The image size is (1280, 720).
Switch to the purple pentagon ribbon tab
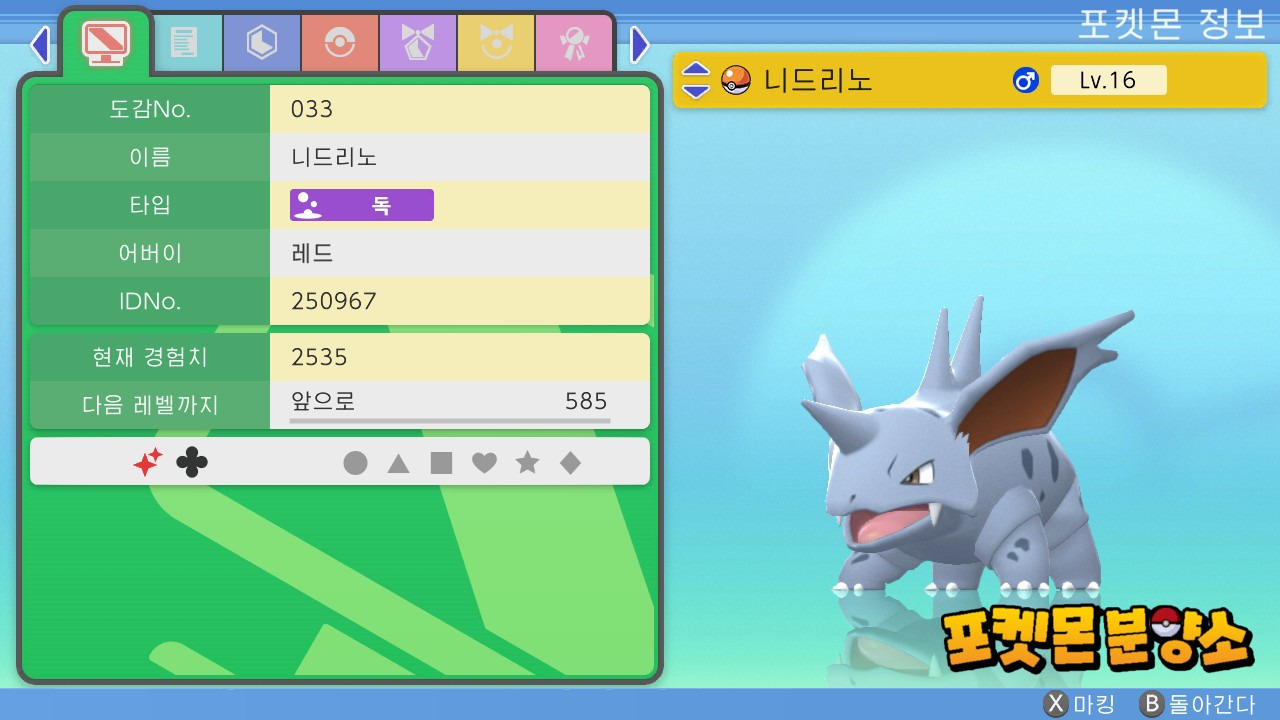pyautogui.click(x=418, y=42)
